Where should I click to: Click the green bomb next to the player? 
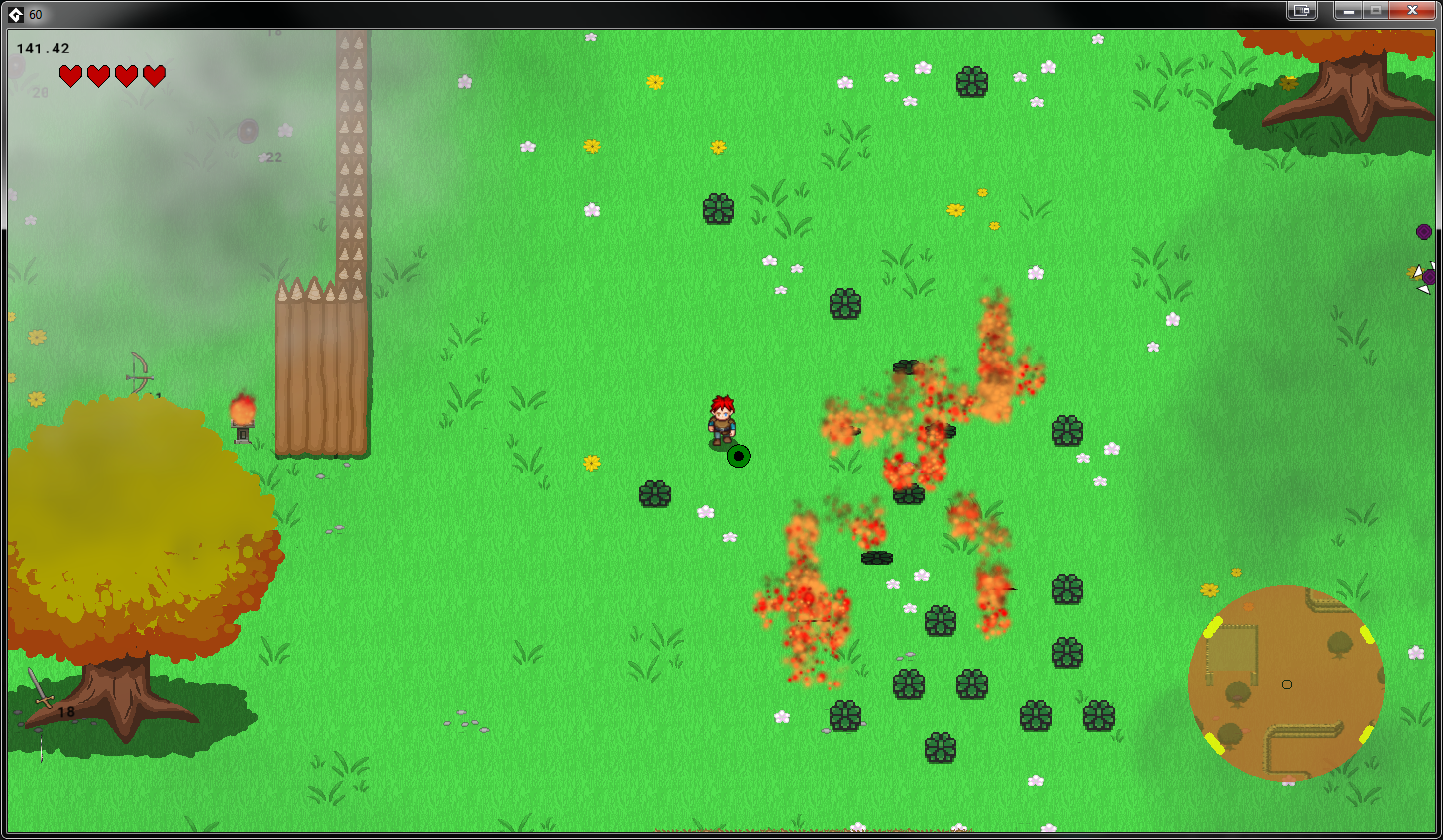738,456
